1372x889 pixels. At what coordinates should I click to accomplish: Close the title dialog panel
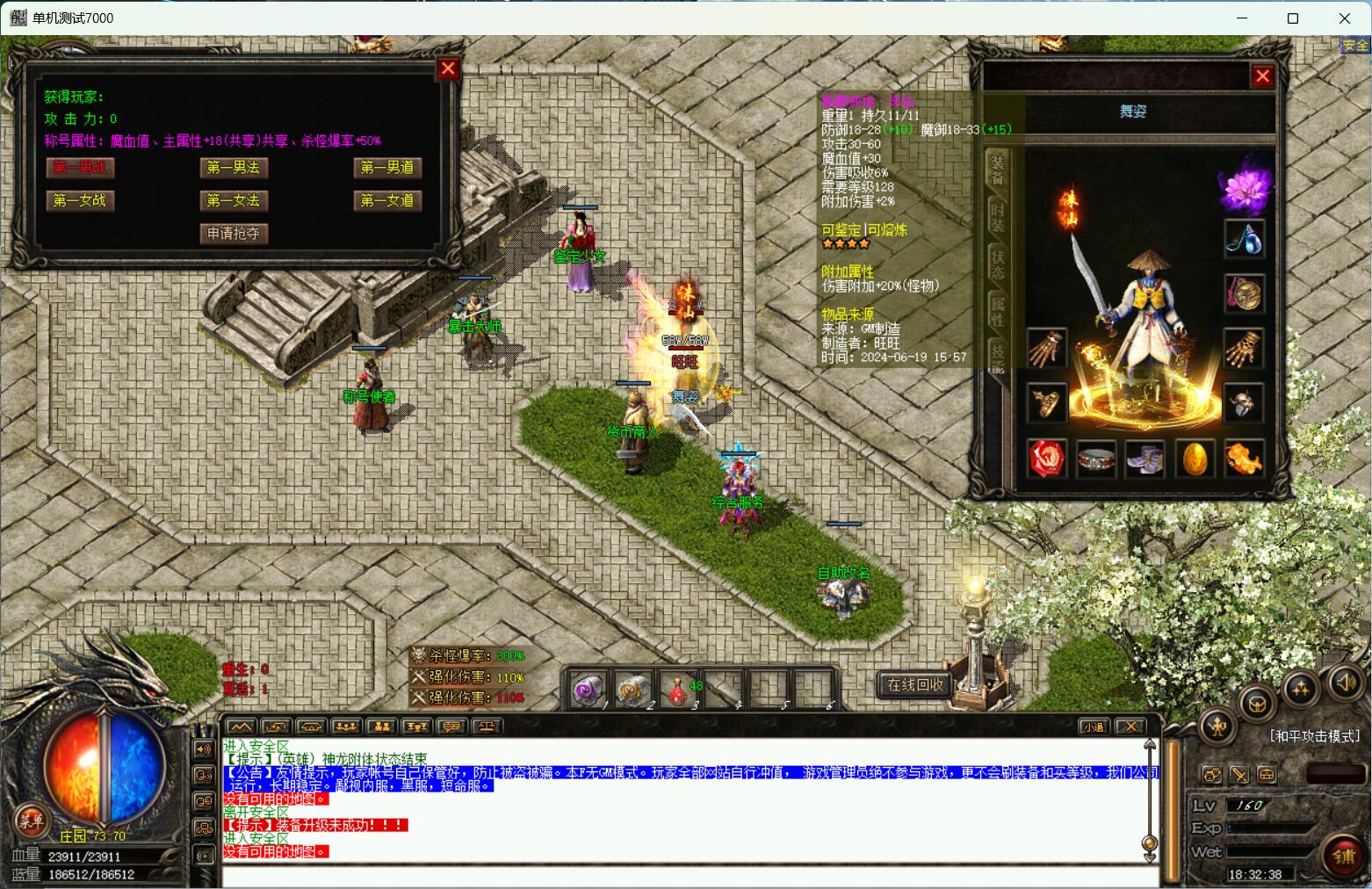(448, 69)
